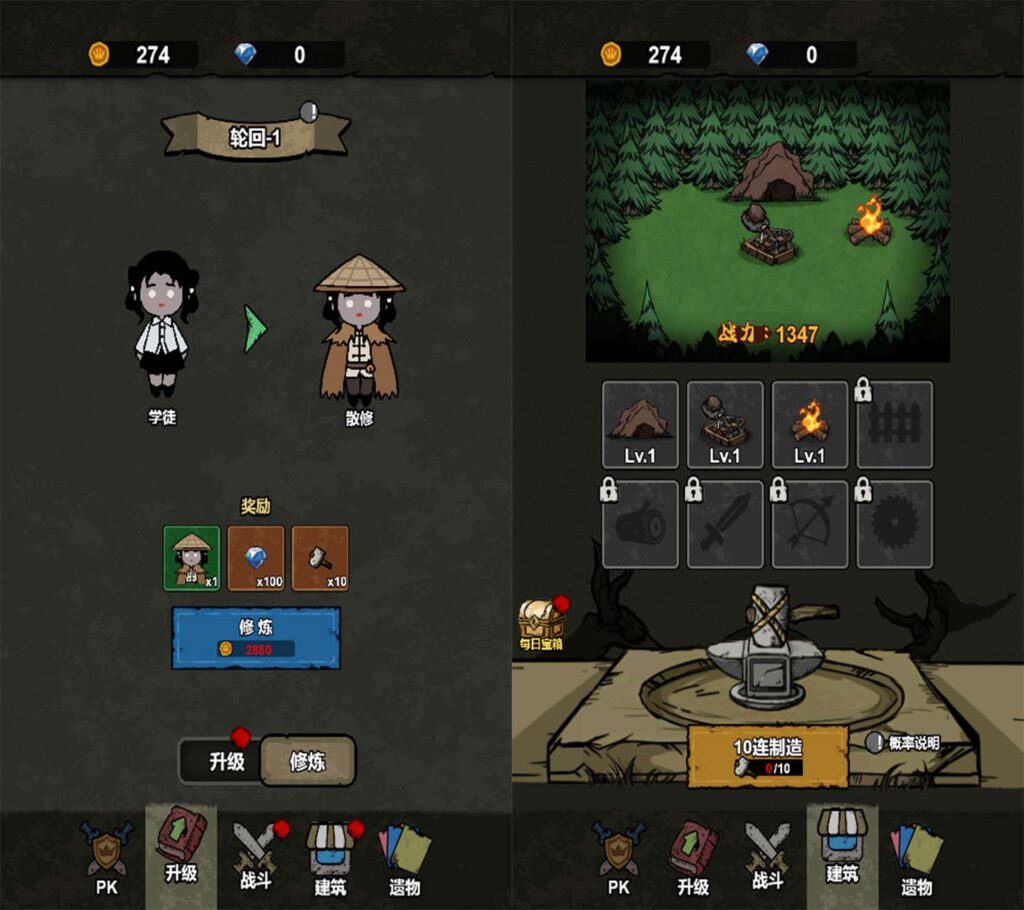
Task: Switch to the 升级 toggle with red dot
Action: click(227, 761)
